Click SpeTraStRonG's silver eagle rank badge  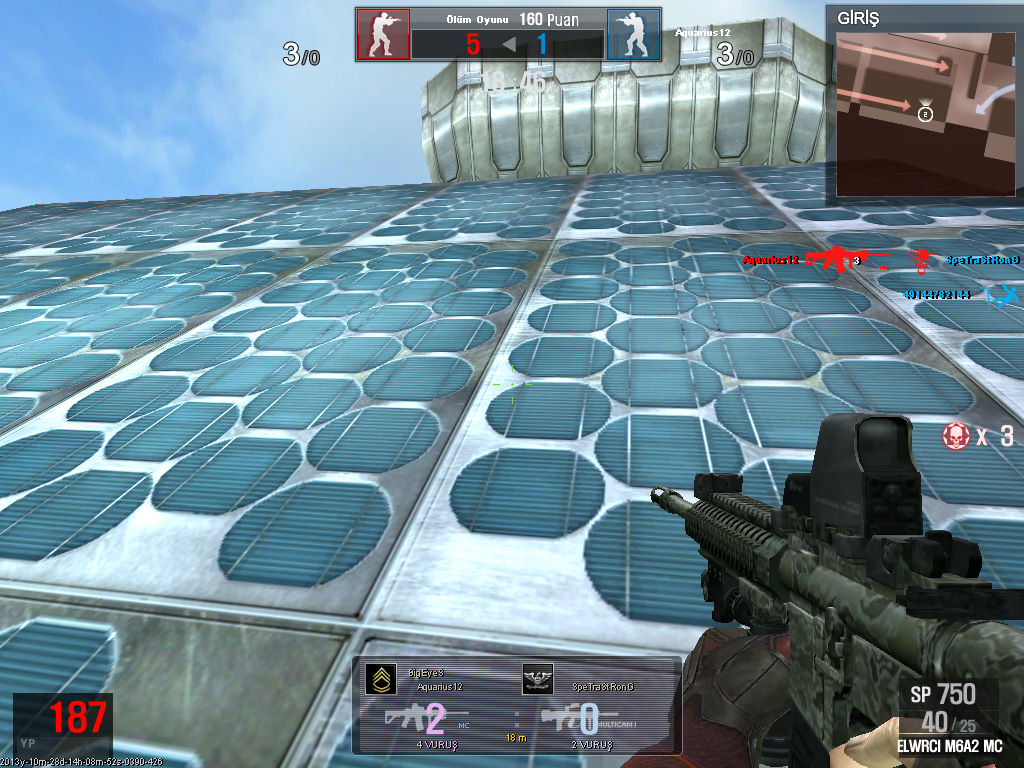coord(537,679)
